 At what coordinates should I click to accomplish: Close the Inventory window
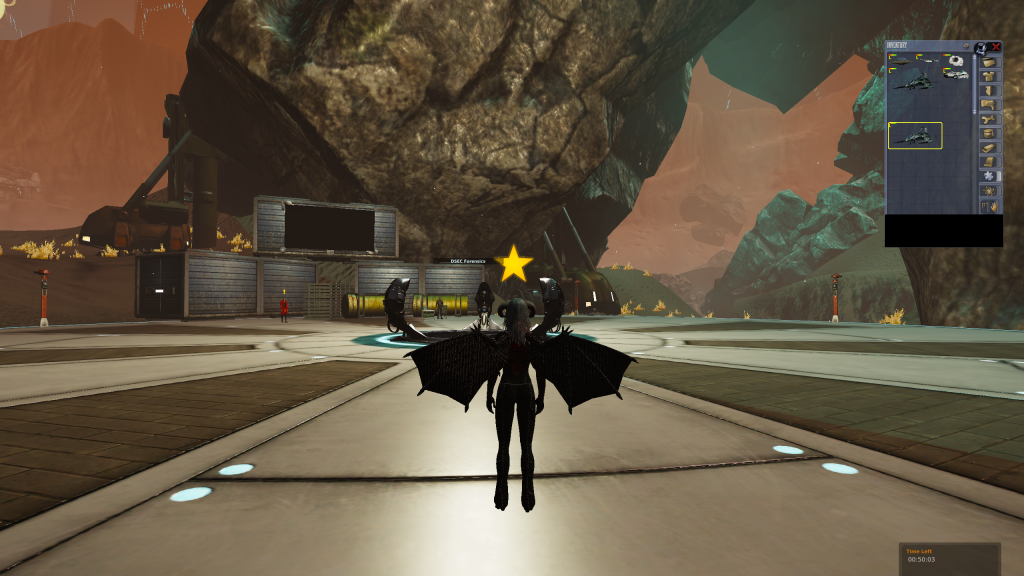996,46
